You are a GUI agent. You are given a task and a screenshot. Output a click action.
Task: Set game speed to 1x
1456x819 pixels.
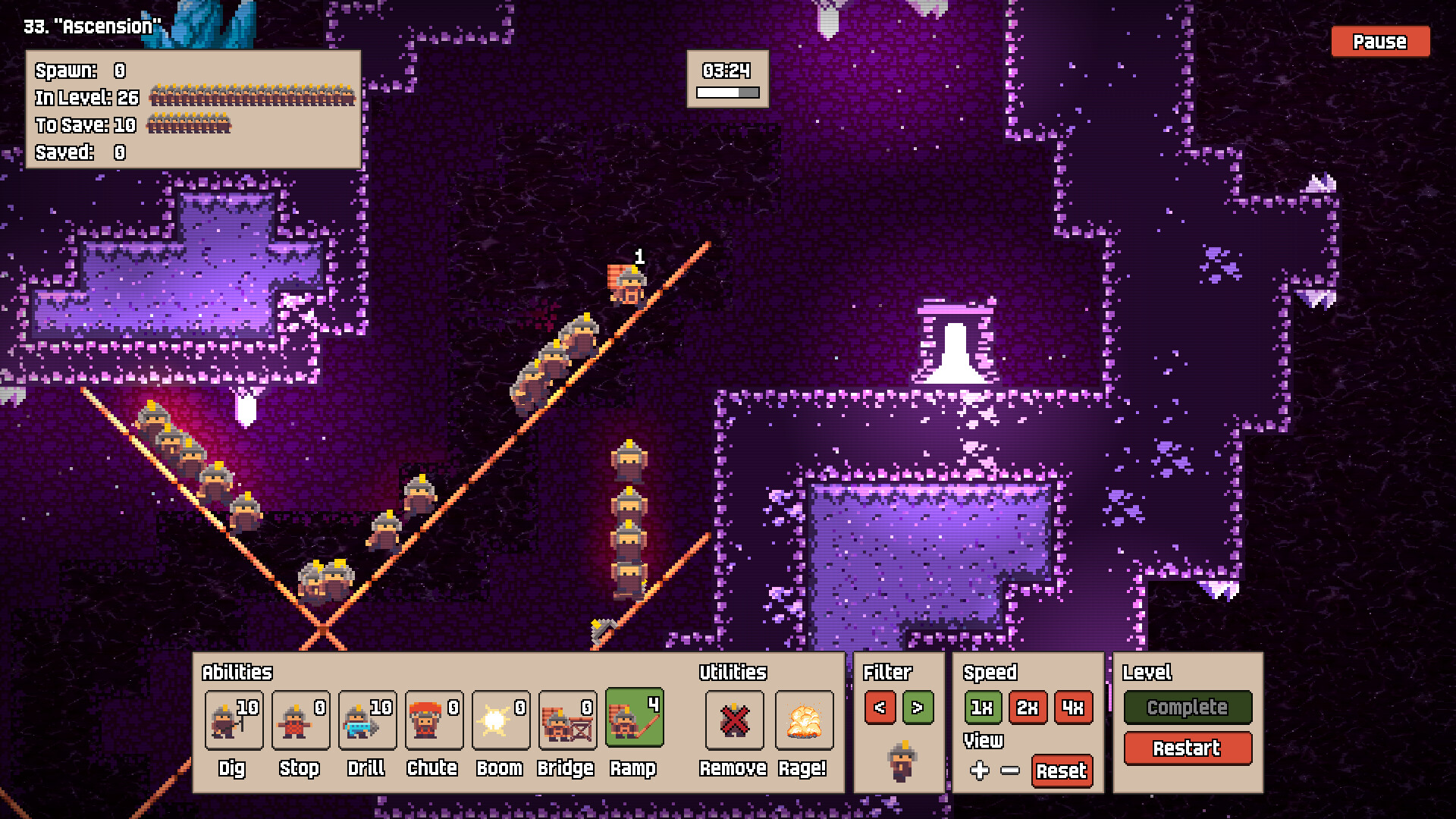tap(982, 708)
